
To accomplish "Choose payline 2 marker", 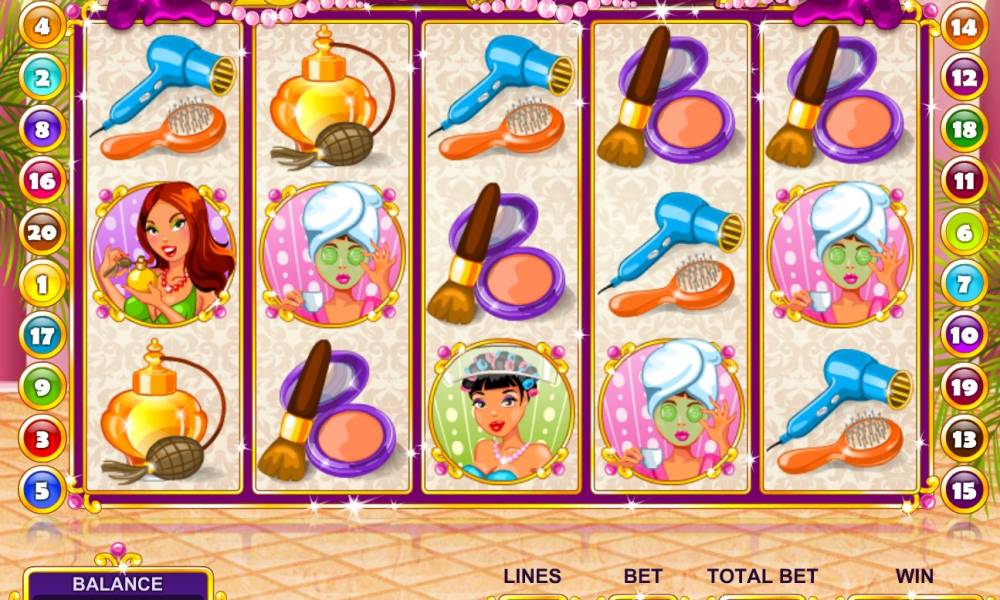I will (42, 78).
